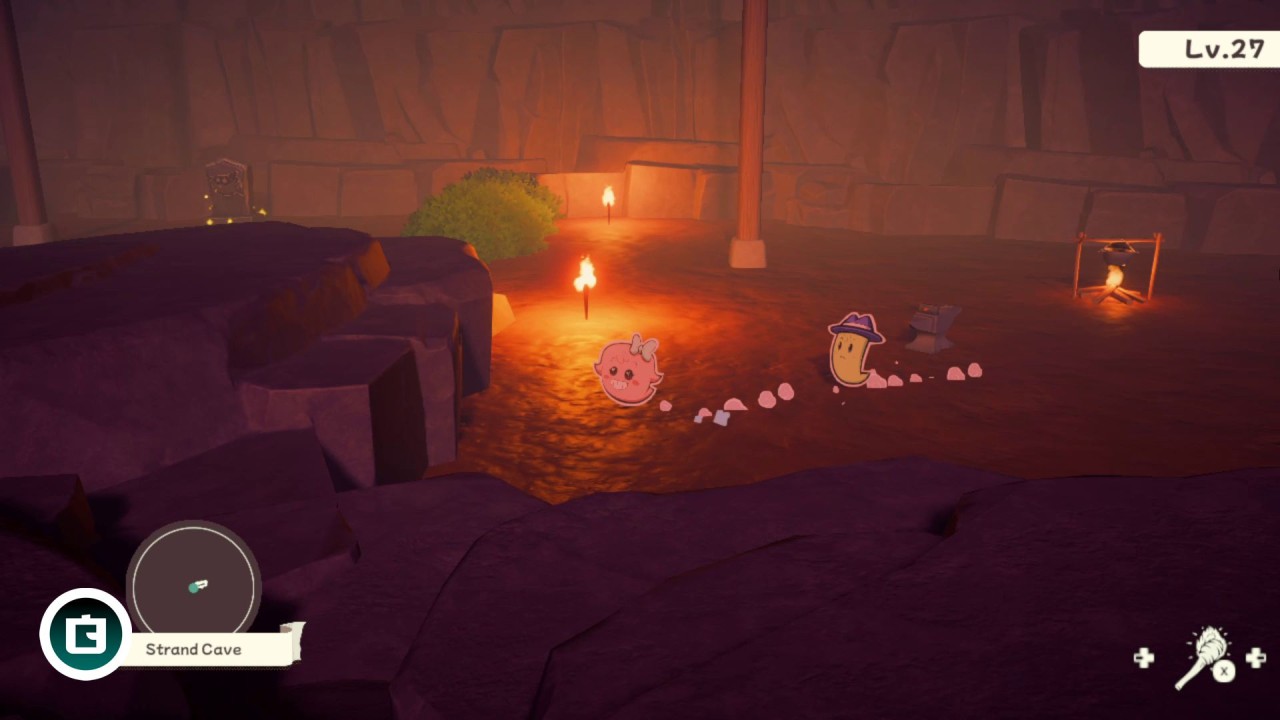This screenshot has height=720, width=1280.
Task: Click the green channel logo badge
Action: click(x=85, y=634)
